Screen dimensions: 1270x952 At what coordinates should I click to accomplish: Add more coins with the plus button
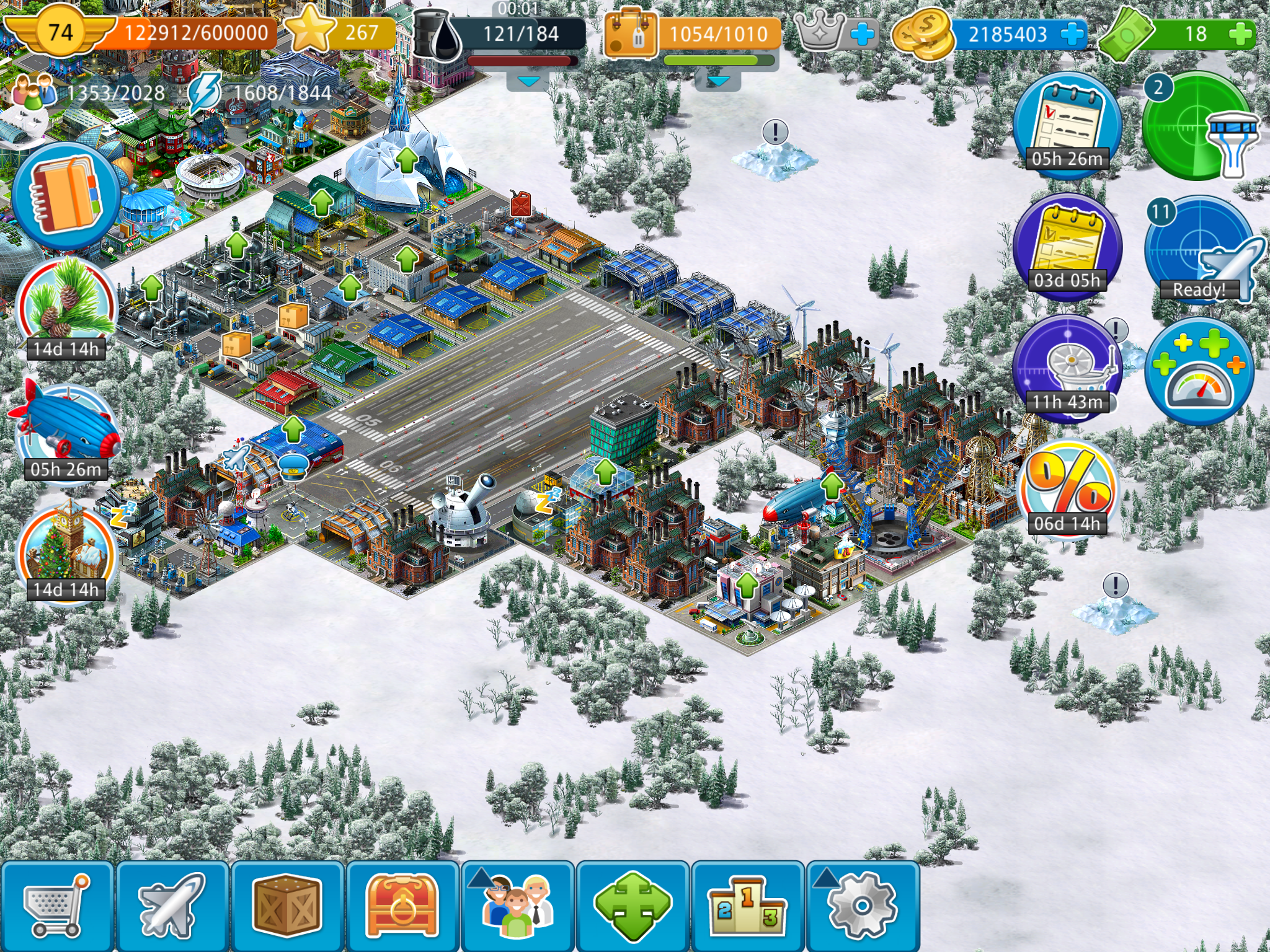click(x=1073, y=34)
